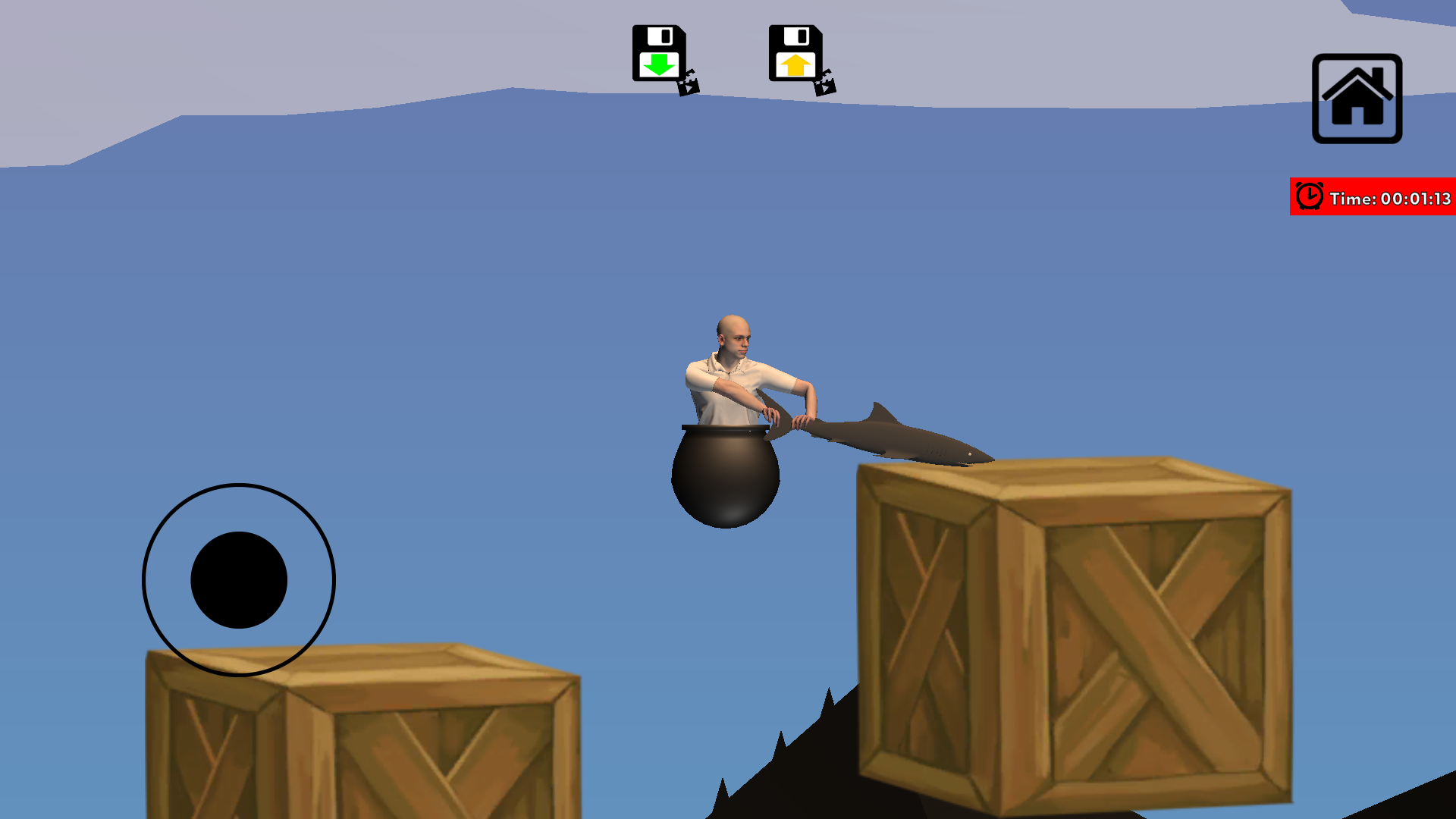The height and width of the screenshot is (819, 1456).
Task: Tap the house symbol inside its rounded square border
Action: click(1356, 100)
